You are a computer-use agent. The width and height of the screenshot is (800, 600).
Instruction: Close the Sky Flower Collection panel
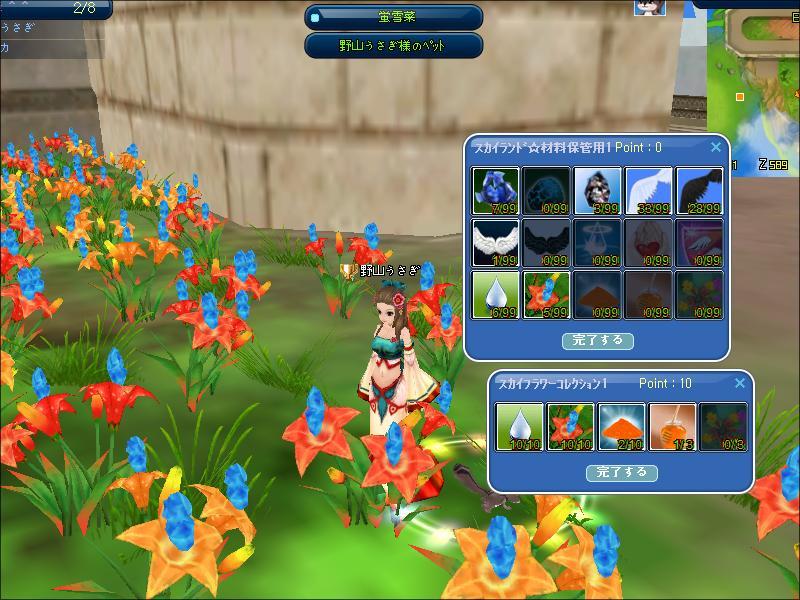point(740,383)
